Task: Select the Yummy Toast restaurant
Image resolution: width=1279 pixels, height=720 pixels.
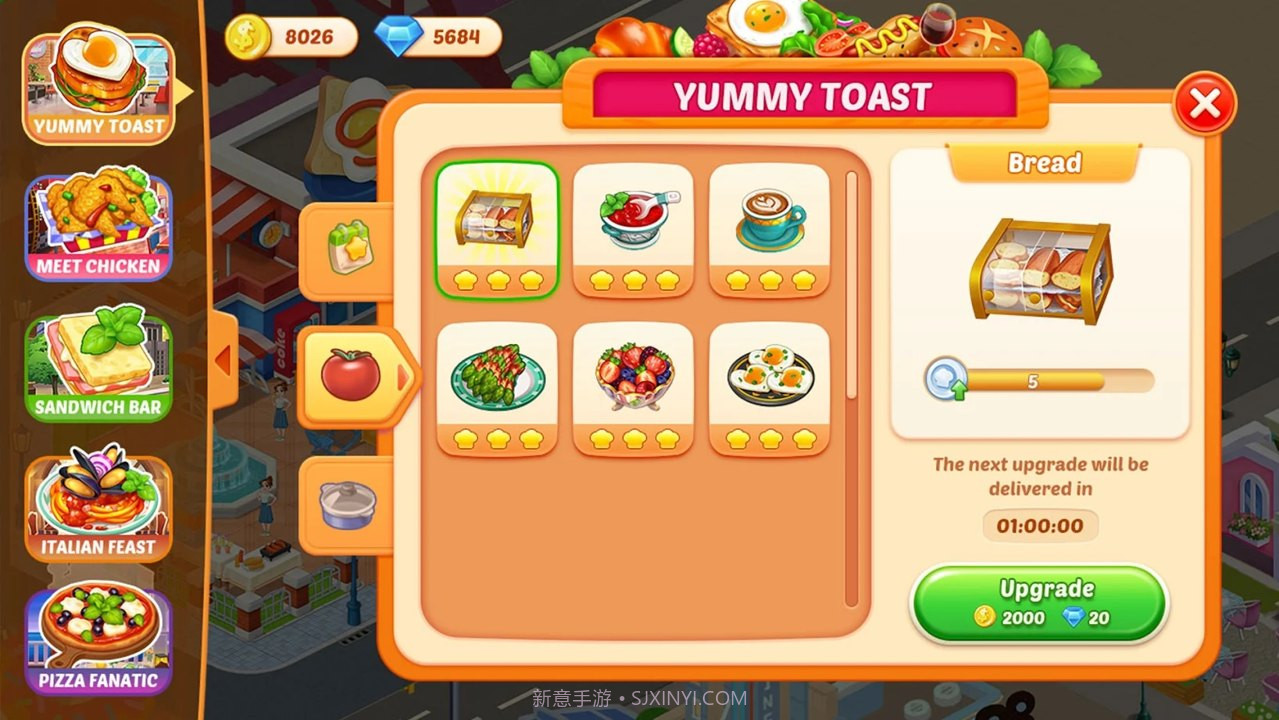Action: [98, 87]
